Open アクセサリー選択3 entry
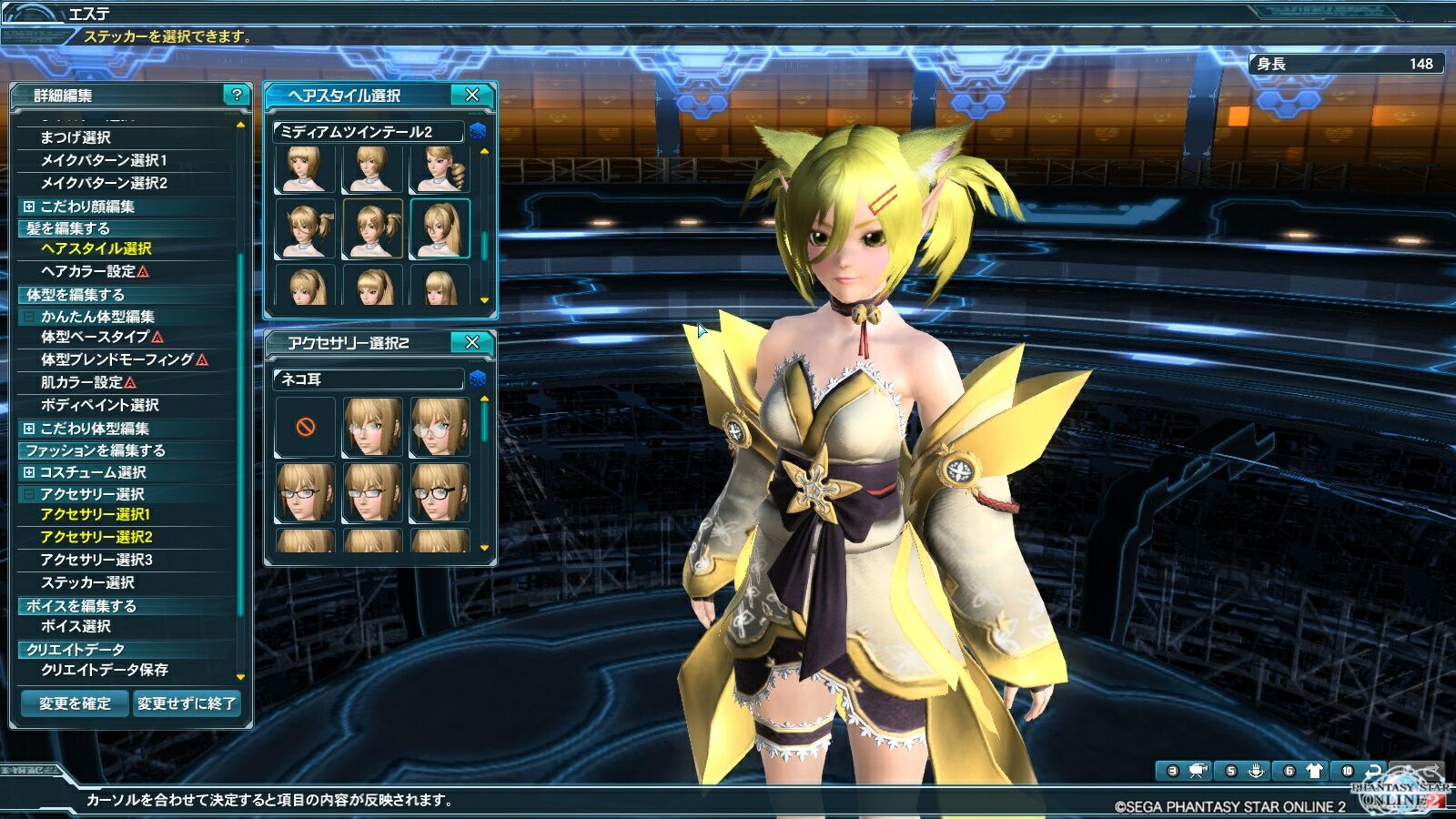1456x819 pixels. click(x=96, y=560)
